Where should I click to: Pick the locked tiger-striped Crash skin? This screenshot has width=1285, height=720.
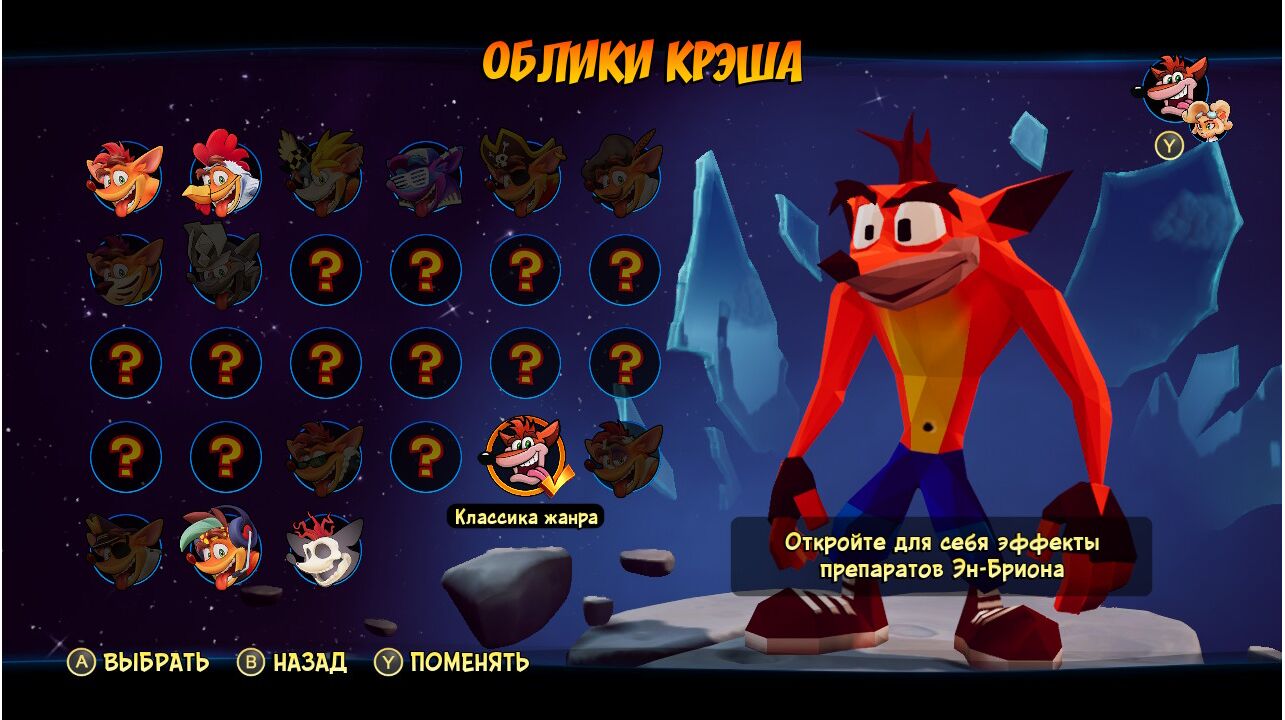point(125,270)
